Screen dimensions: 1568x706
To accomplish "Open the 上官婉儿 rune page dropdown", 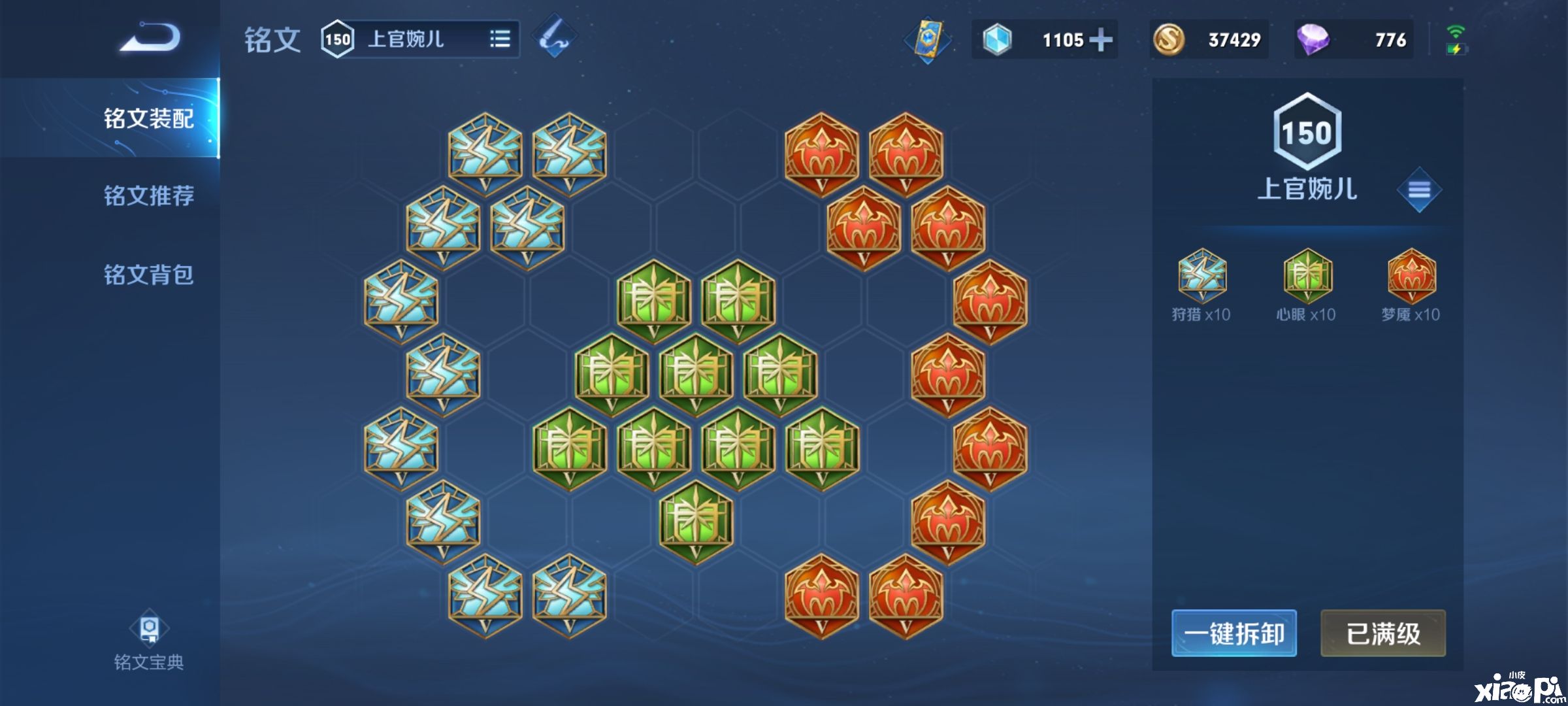I will click(x=500, y=39).
